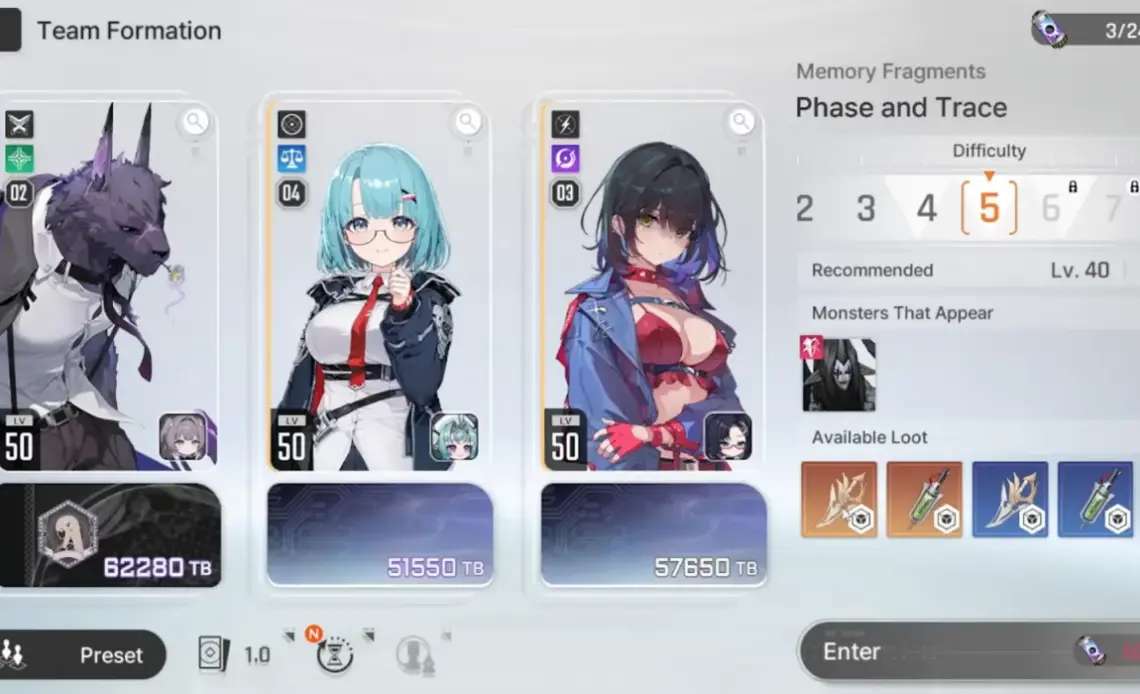1140x694 pixels.
Task: Select the teal-haired glasses girl card
Action: (x=380, y=290)
